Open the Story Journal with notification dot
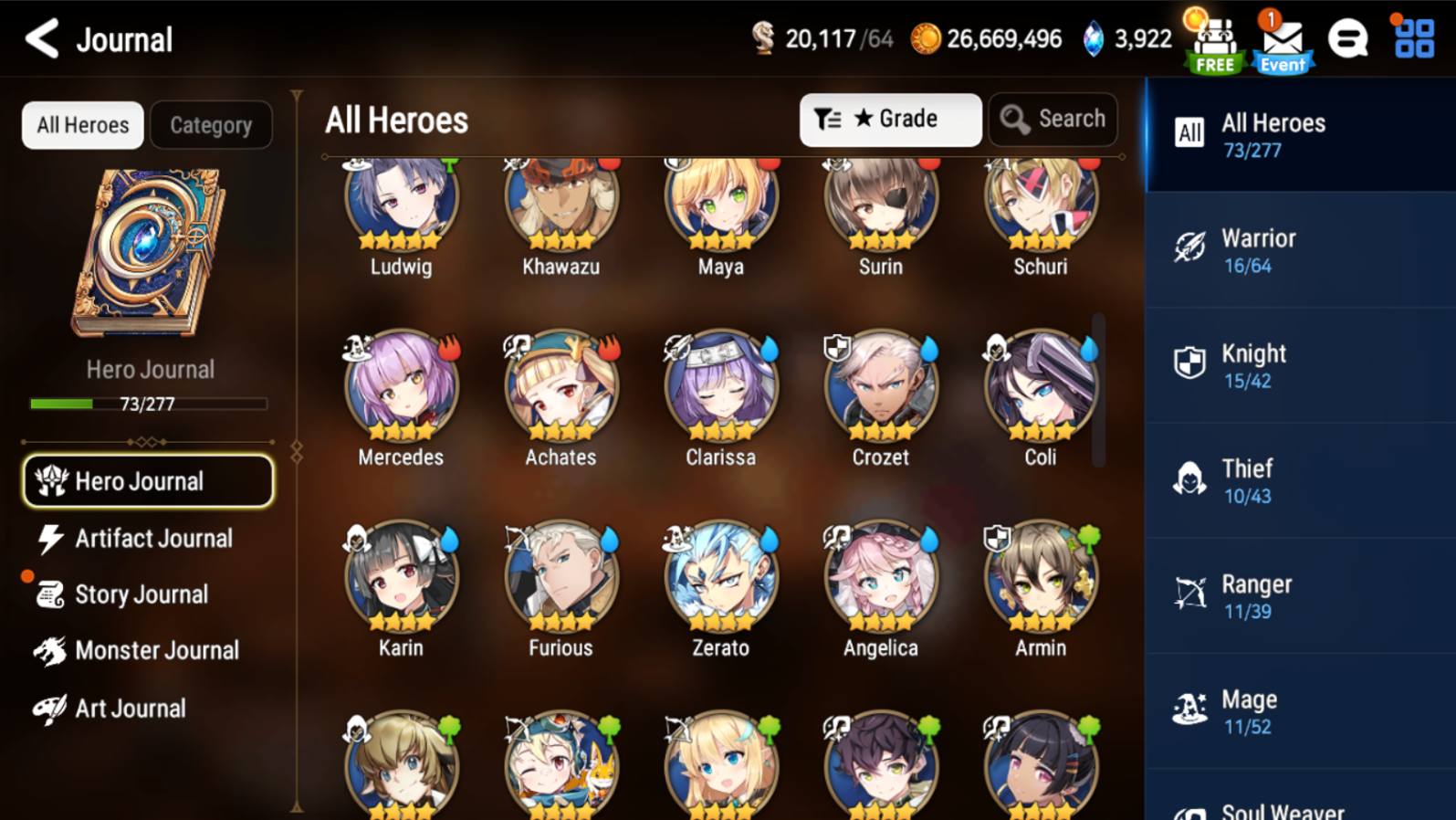Screen dimensions: 1456x820 click(141, 594)
